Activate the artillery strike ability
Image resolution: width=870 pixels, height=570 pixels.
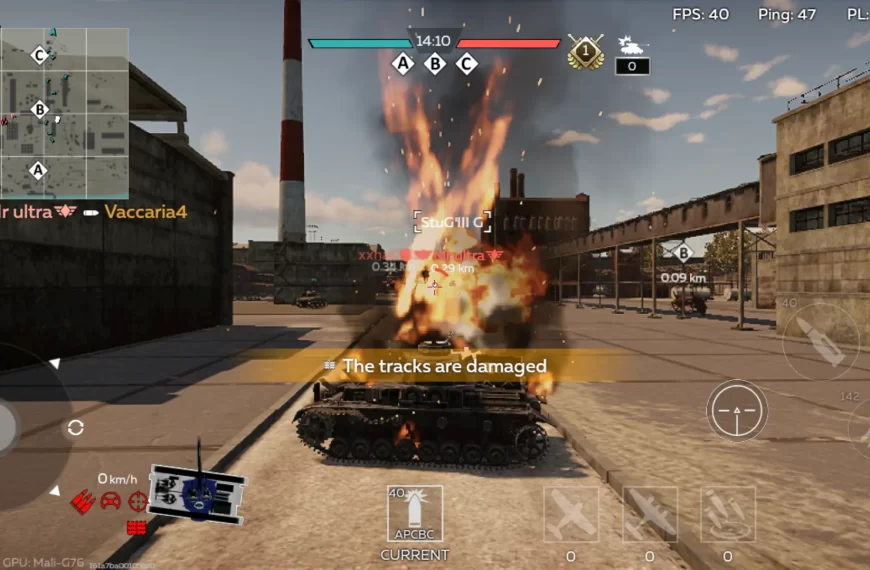(727, 514)
